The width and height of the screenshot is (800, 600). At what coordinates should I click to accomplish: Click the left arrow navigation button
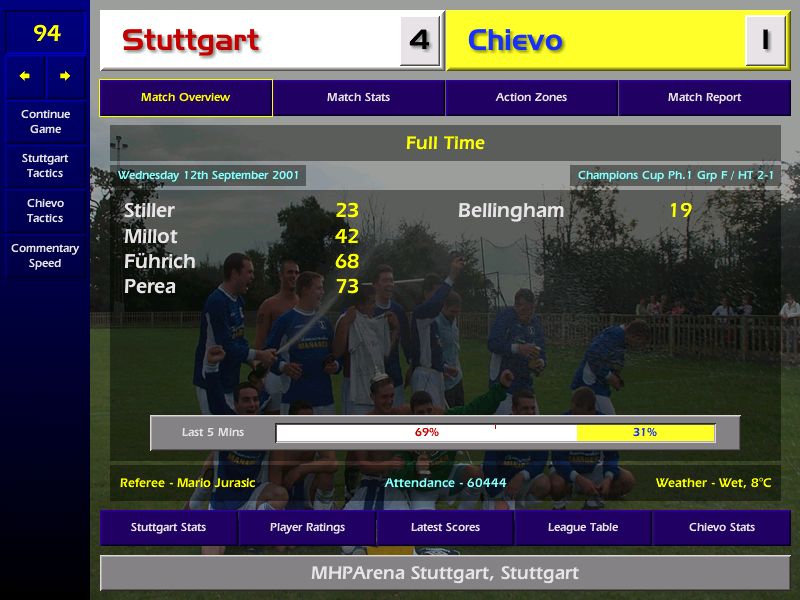click(25, 76)
